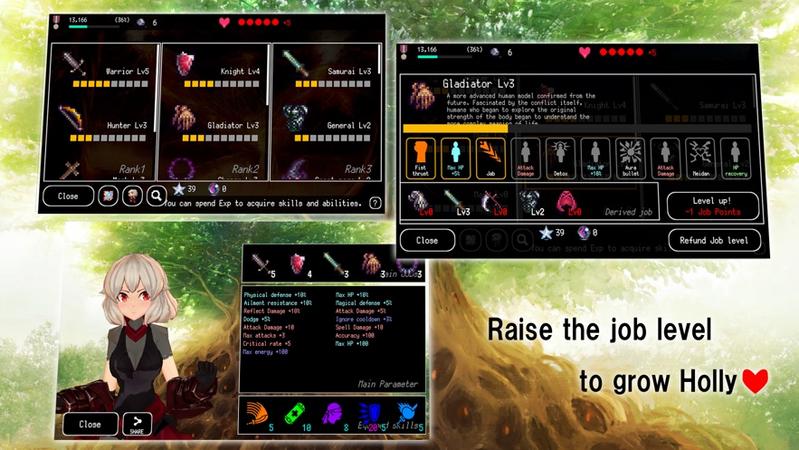
Task: Open the question mark help button
Action: click(375, 202)
